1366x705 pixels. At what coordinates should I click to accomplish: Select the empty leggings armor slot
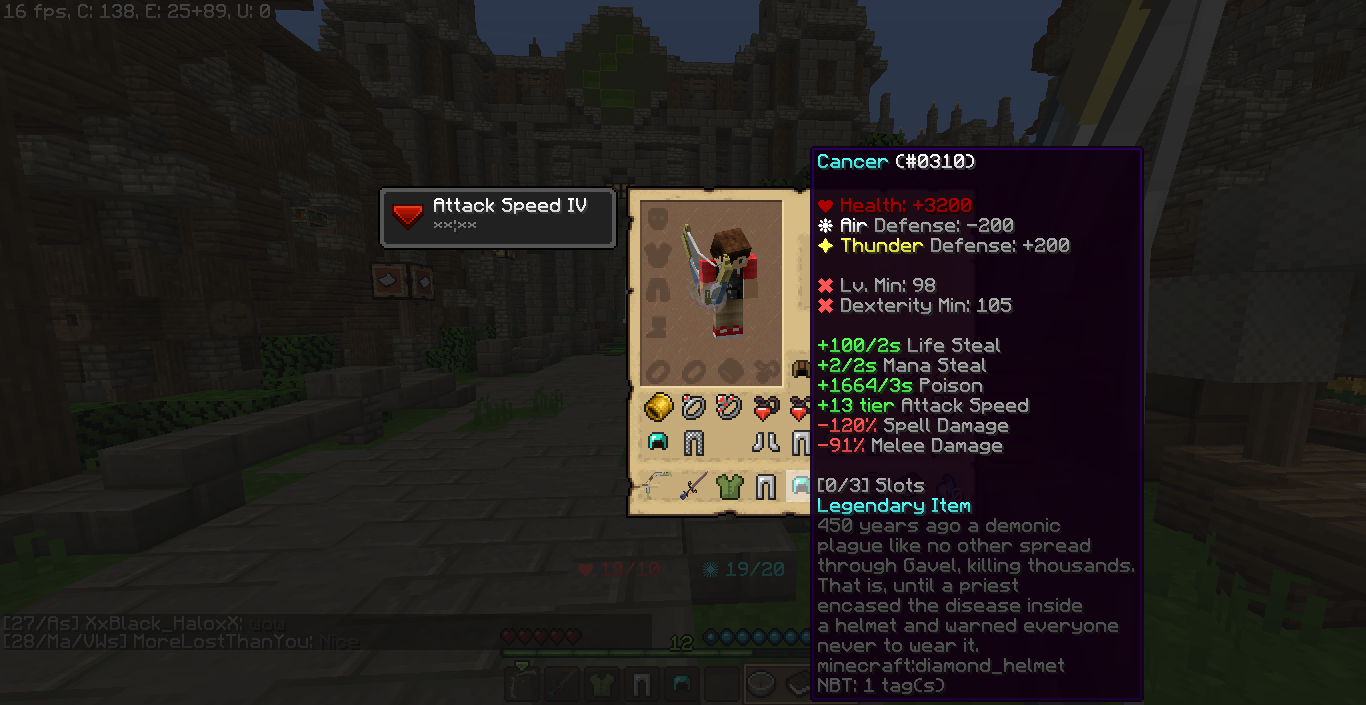coord(657,290)
